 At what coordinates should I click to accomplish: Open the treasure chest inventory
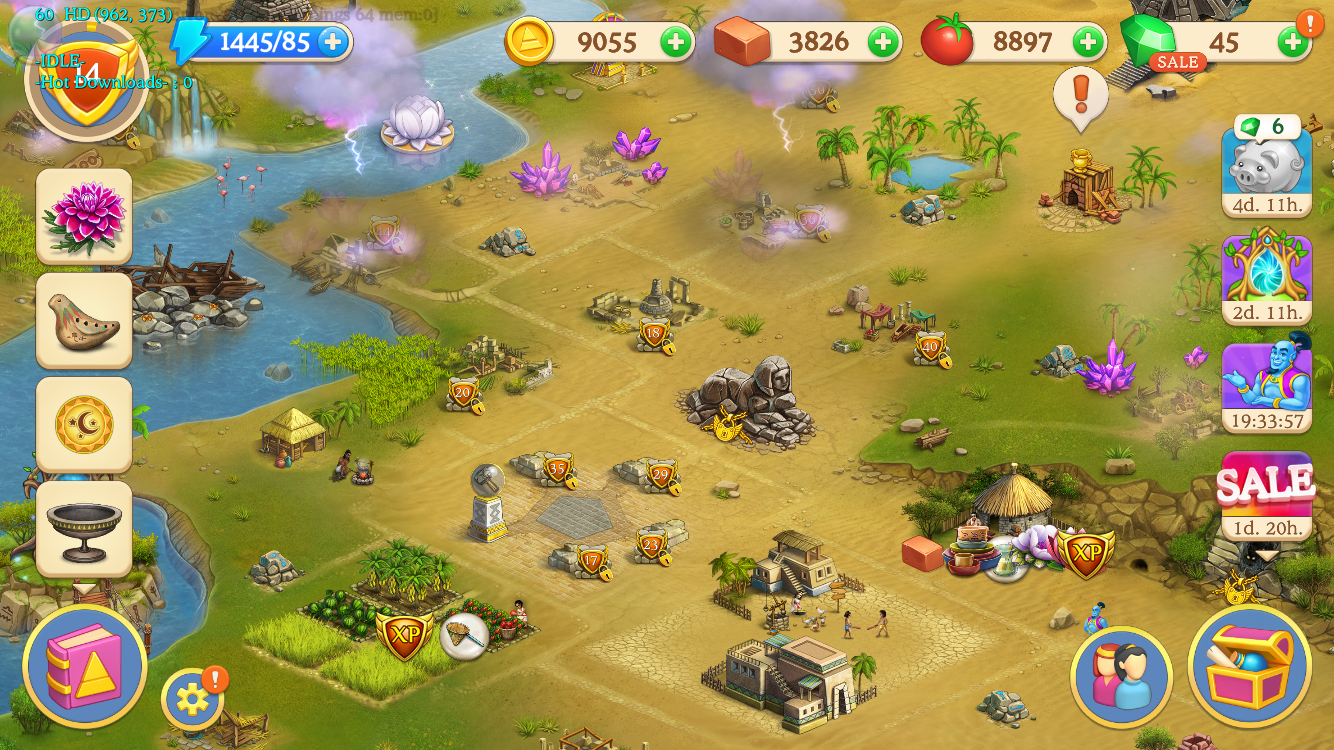click(1249, 666)
